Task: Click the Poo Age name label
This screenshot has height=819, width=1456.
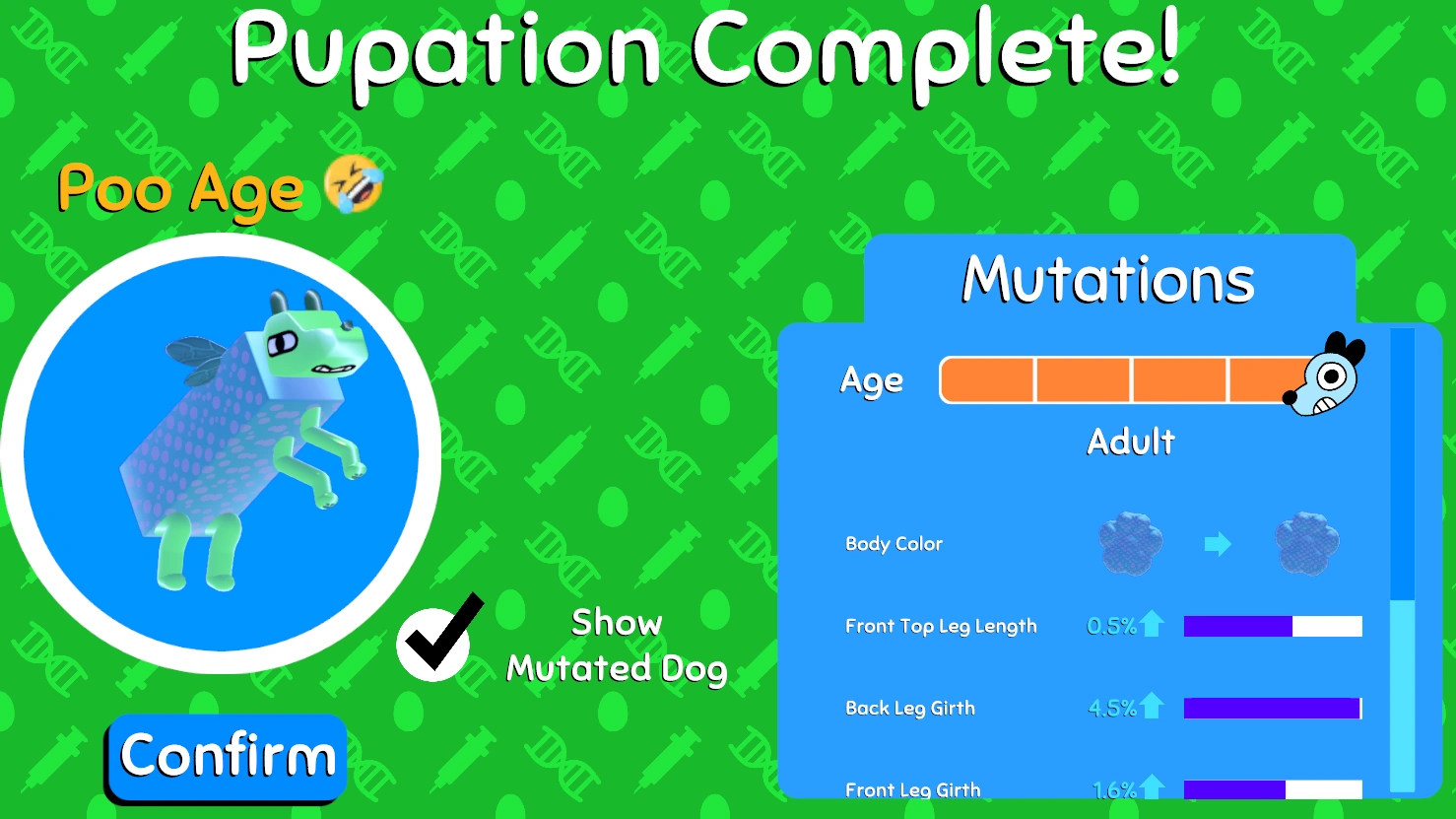Action: click(180, 189)
